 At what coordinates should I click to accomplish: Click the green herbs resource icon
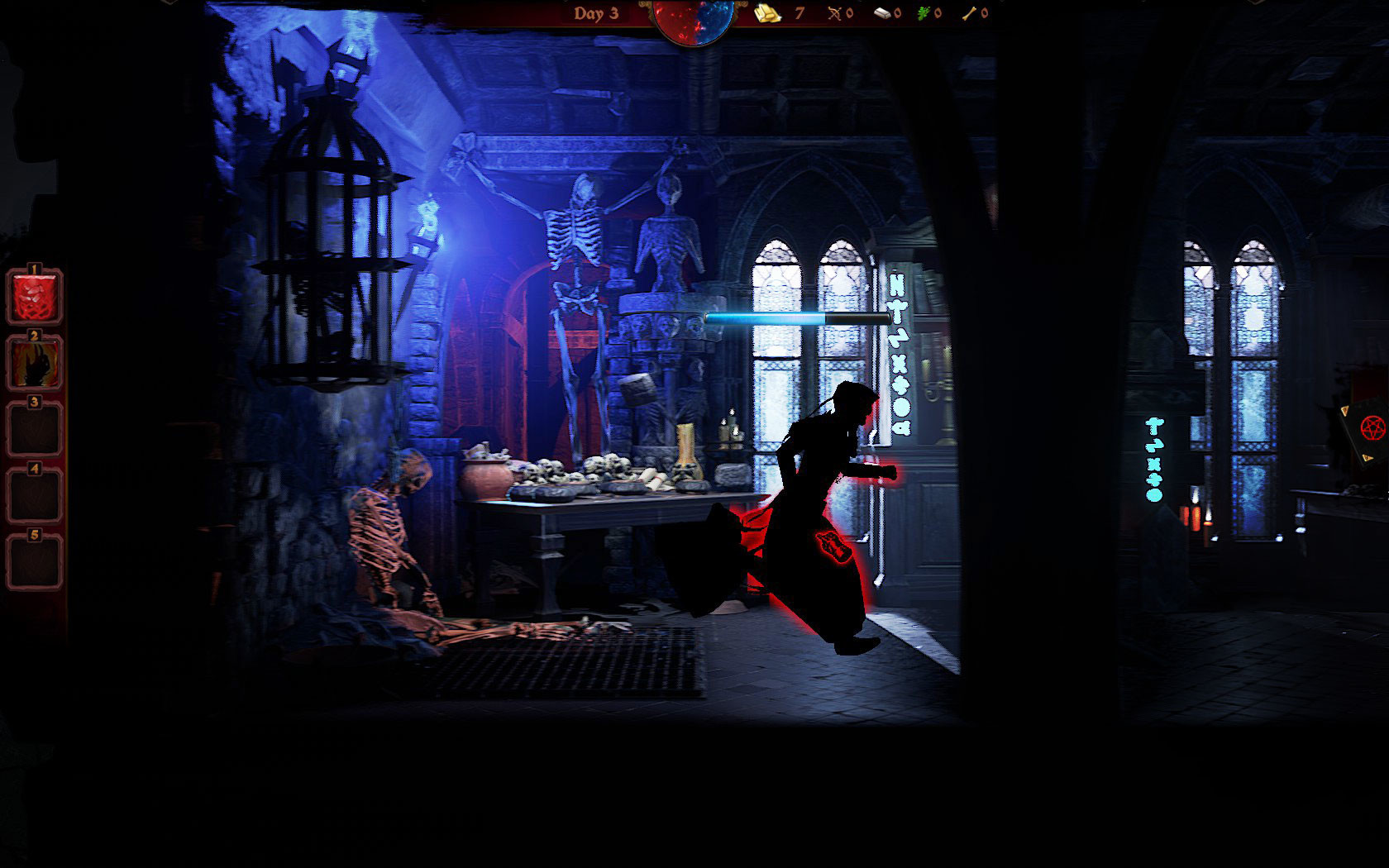(922, 12)
